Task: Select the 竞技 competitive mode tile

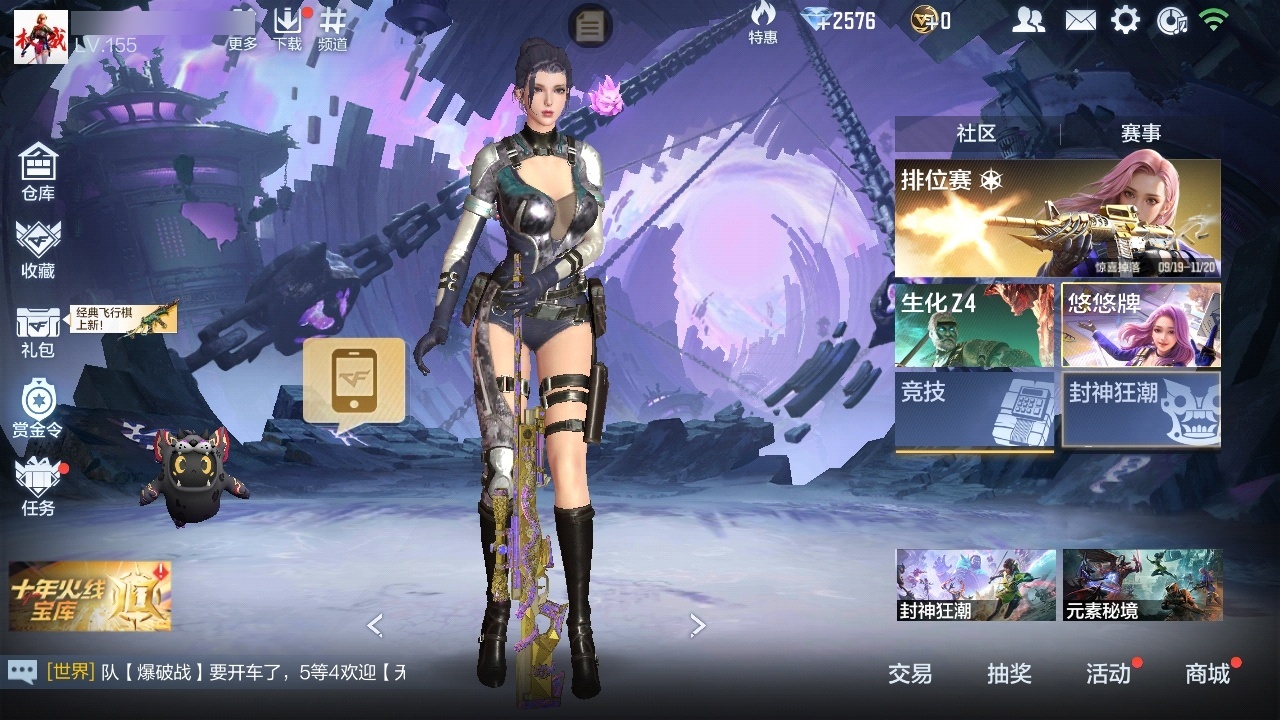Action: [974, 410]
